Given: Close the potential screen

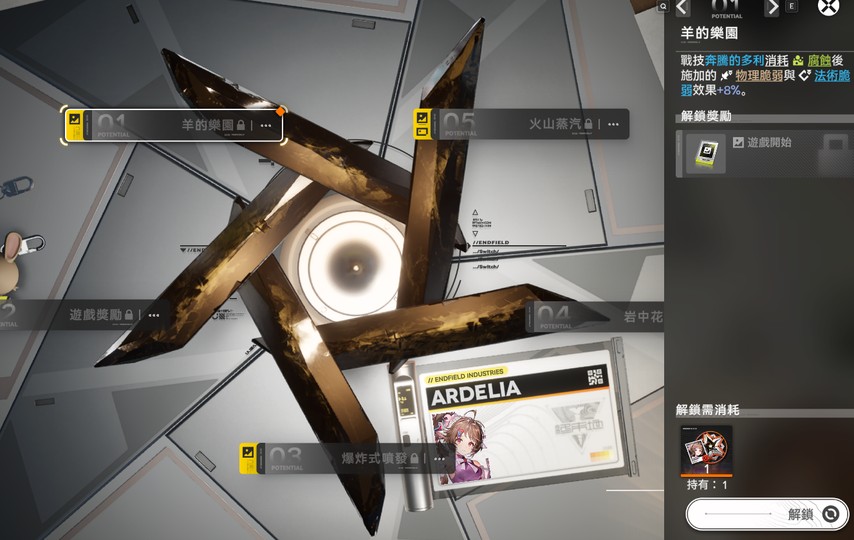Looking at the screenshot, I should click(x=828, y=7).
